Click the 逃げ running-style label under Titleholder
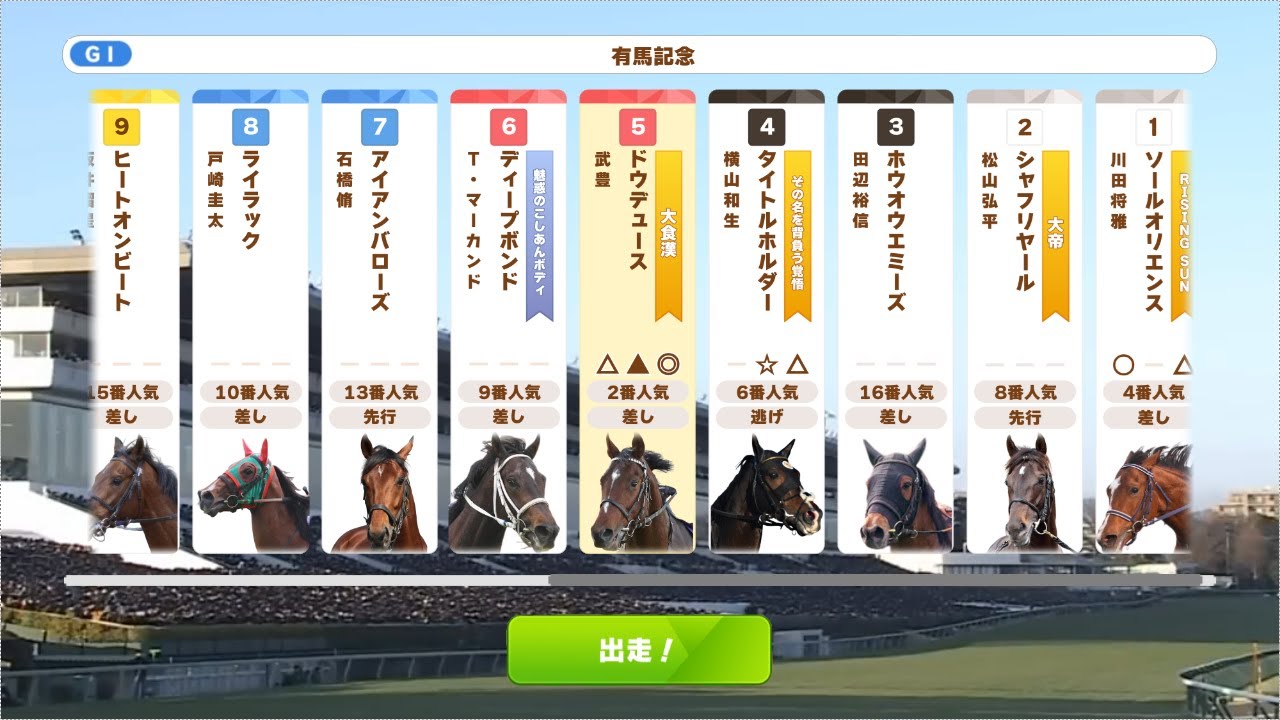Viewport: 1280px width, 720px height. 767,417
